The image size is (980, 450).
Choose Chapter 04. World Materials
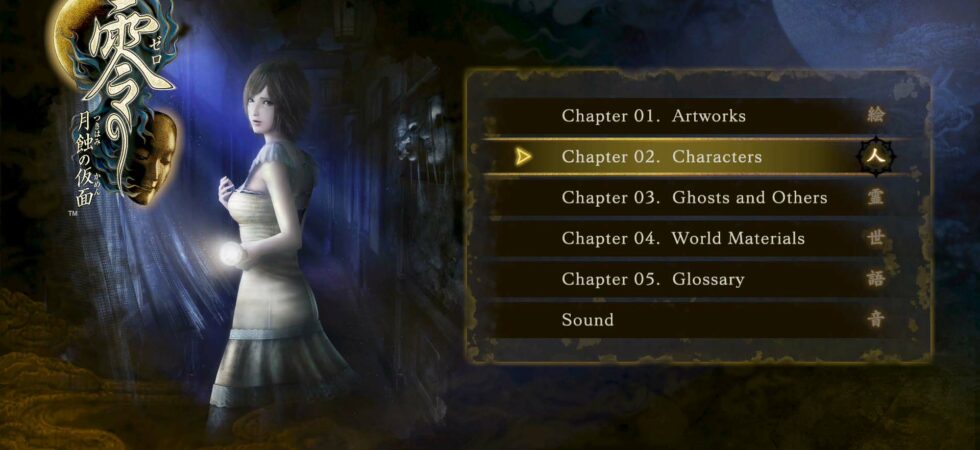point(683,239)
